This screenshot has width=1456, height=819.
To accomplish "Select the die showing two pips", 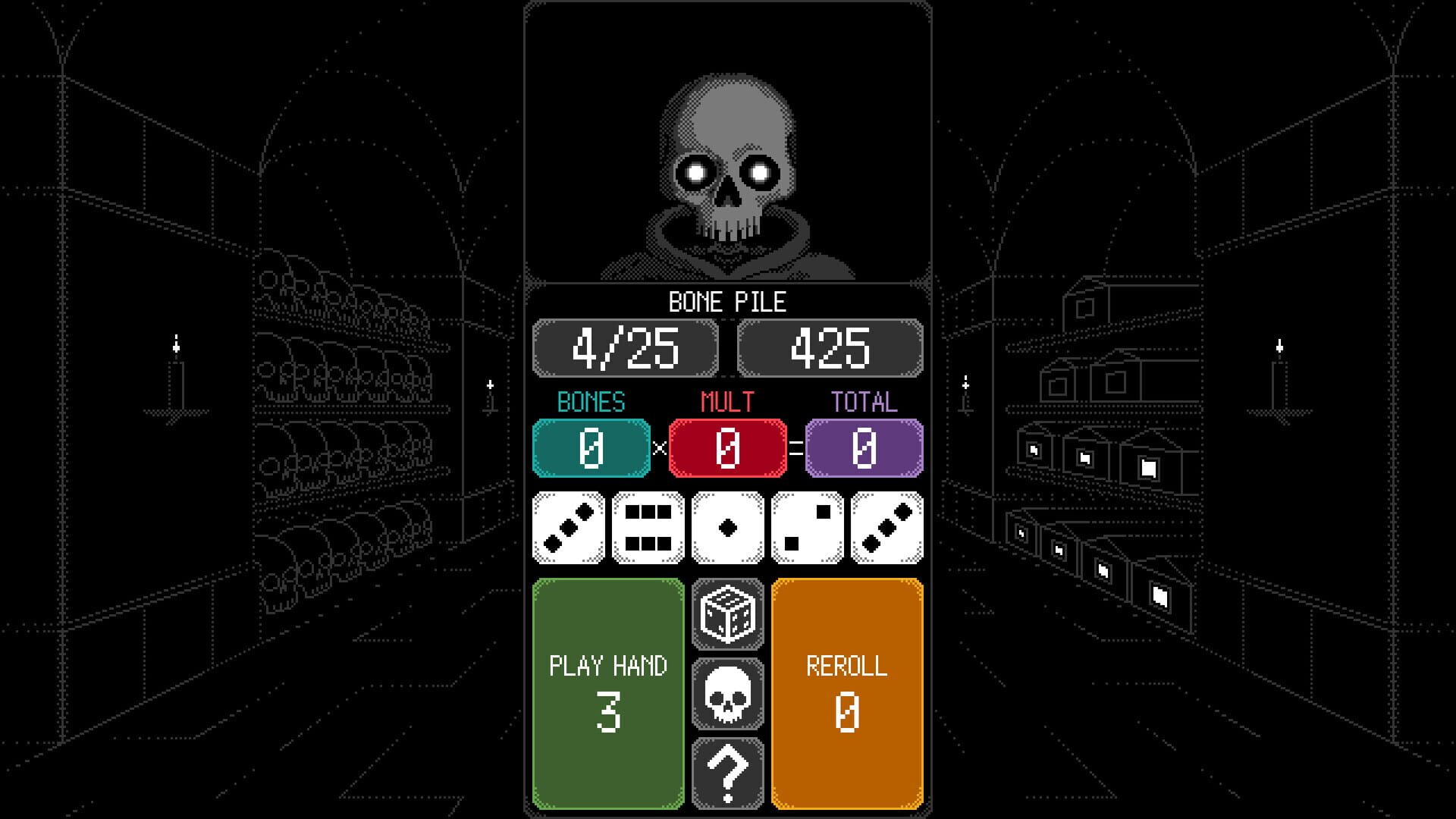I will point(808,527).
